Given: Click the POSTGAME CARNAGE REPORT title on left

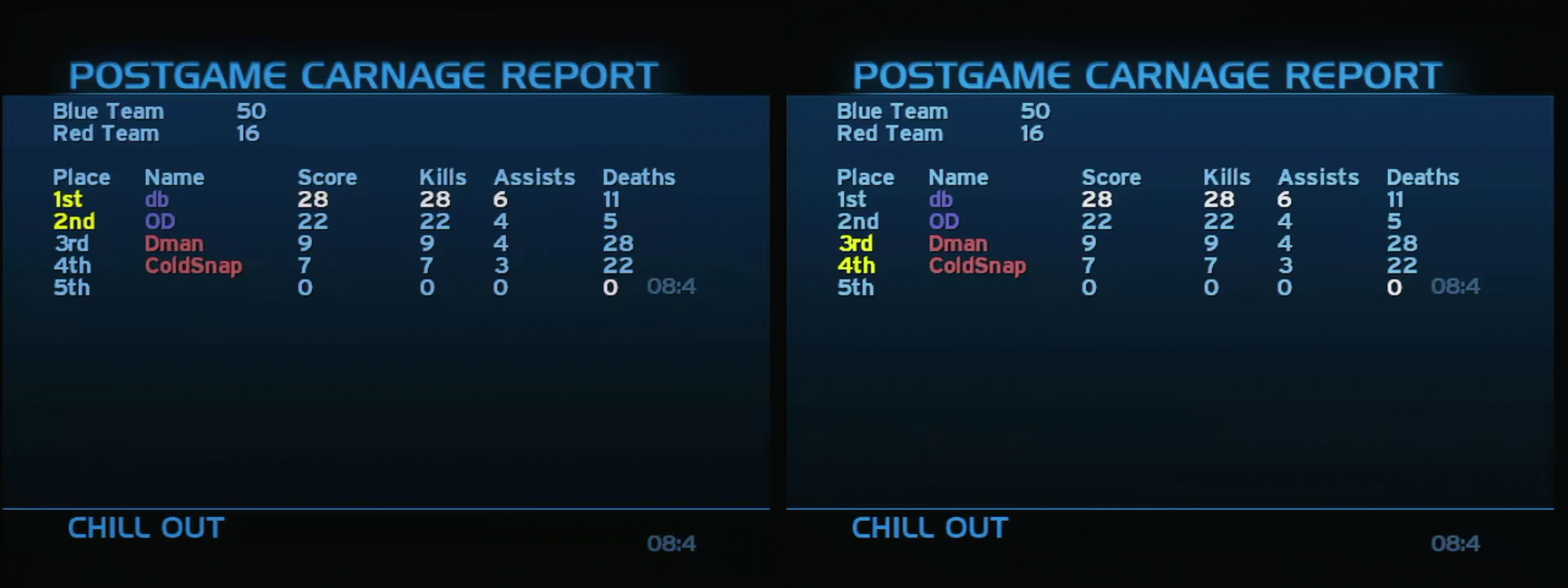Looking at the screenshot, I should pyautogui.click(x=363, y=73).
